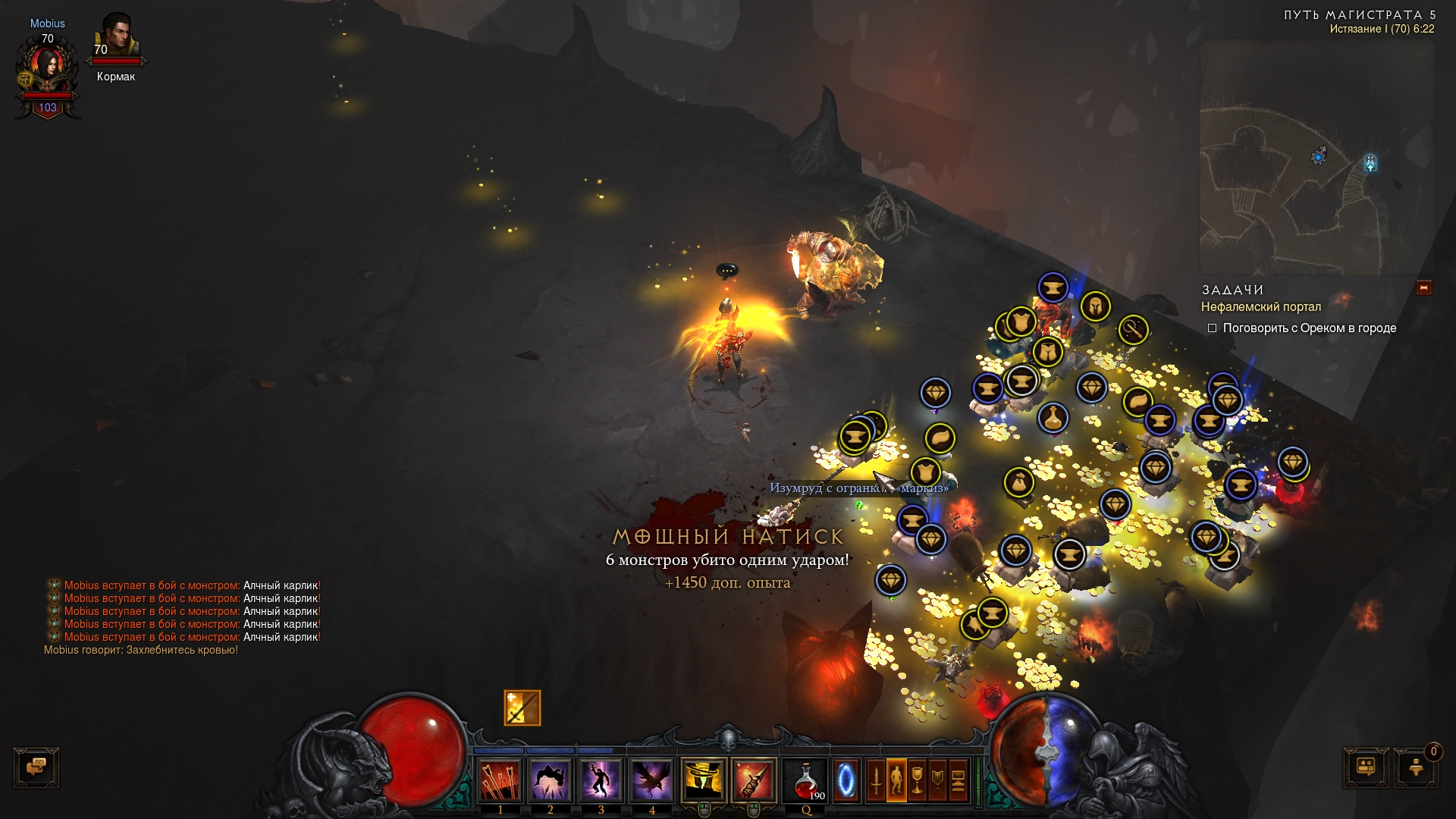The image size is (1456, 819).
Task: Click the active sword buff icon
Action: 522,708
